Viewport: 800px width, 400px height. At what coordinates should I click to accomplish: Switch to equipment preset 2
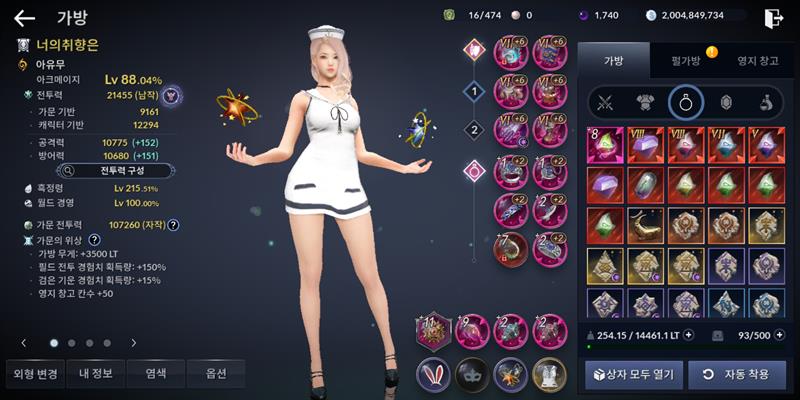click(474, 128)
